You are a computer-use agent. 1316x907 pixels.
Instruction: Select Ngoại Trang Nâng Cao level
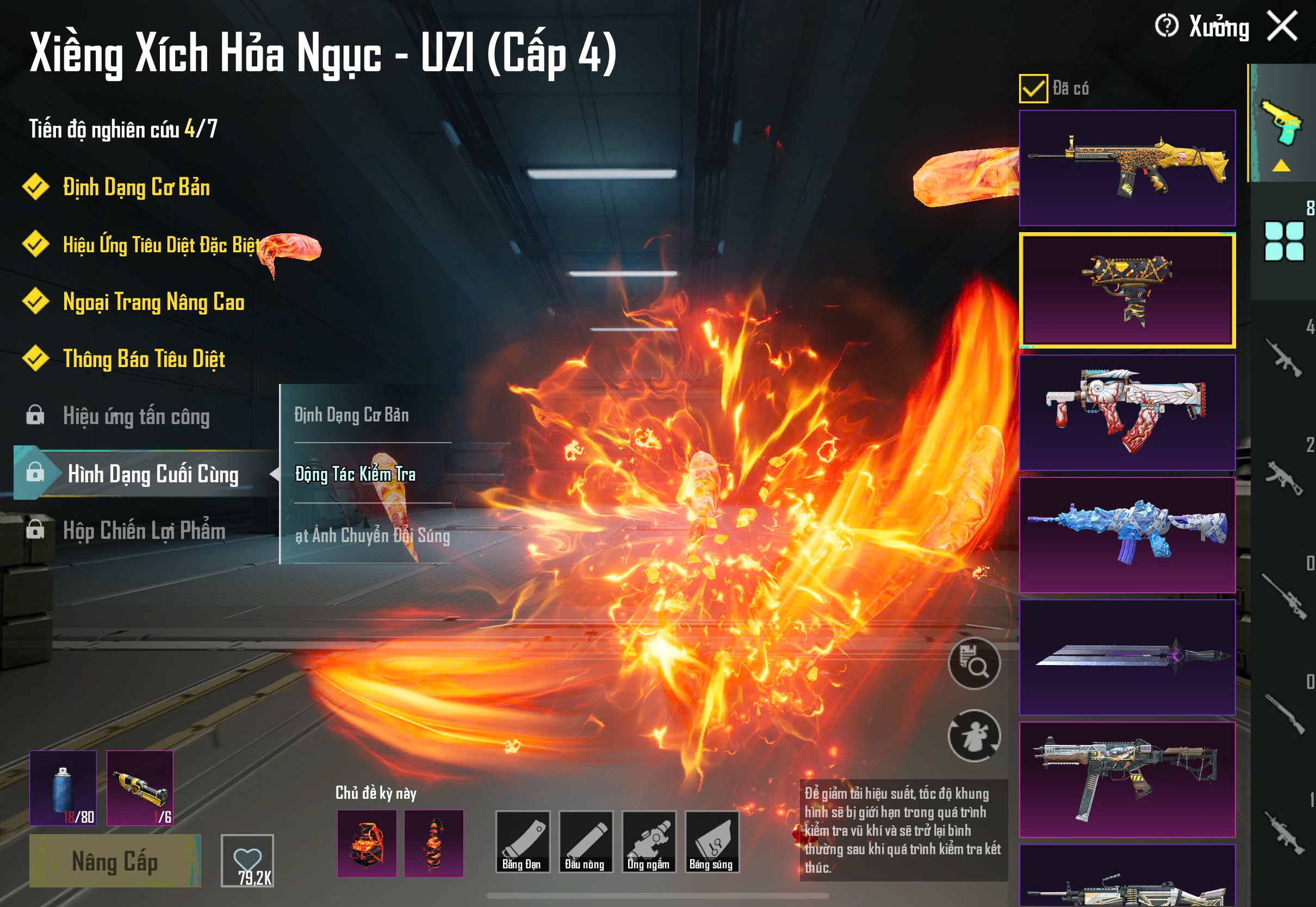[x=153, y=302]
